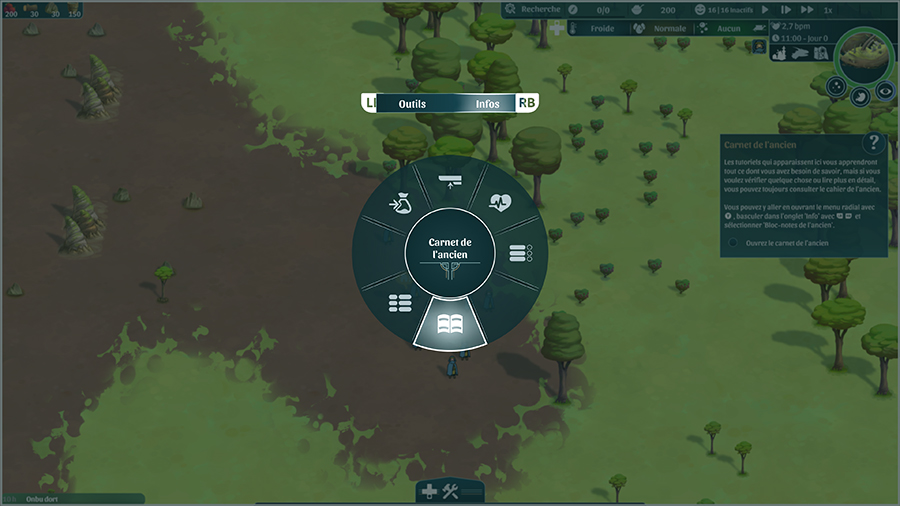Set game speed to normal play
The image size is (900, 506).
click(x=764, y=10)
